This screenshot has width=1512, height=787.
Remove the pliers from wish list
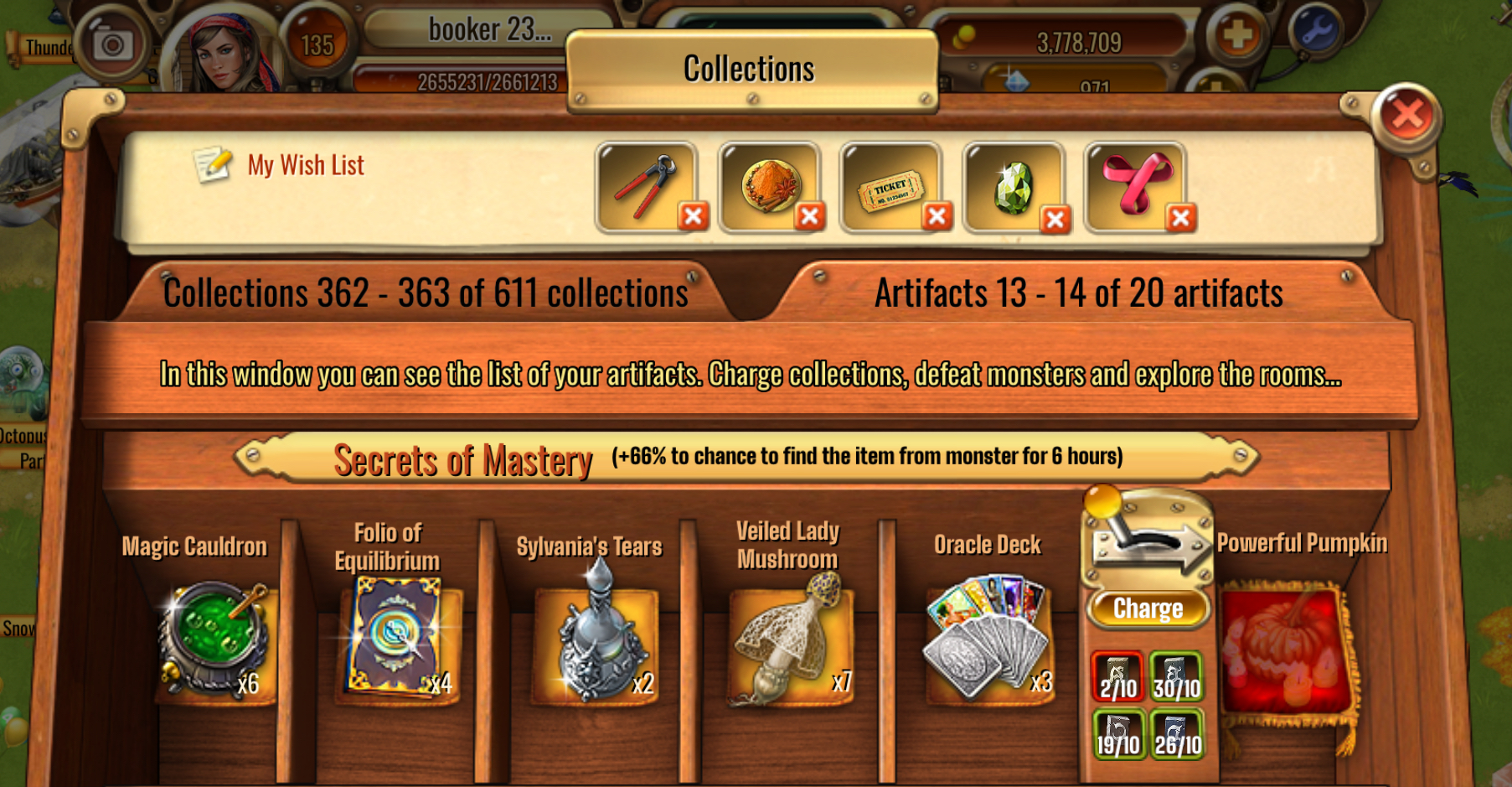[x=693, y=217]
